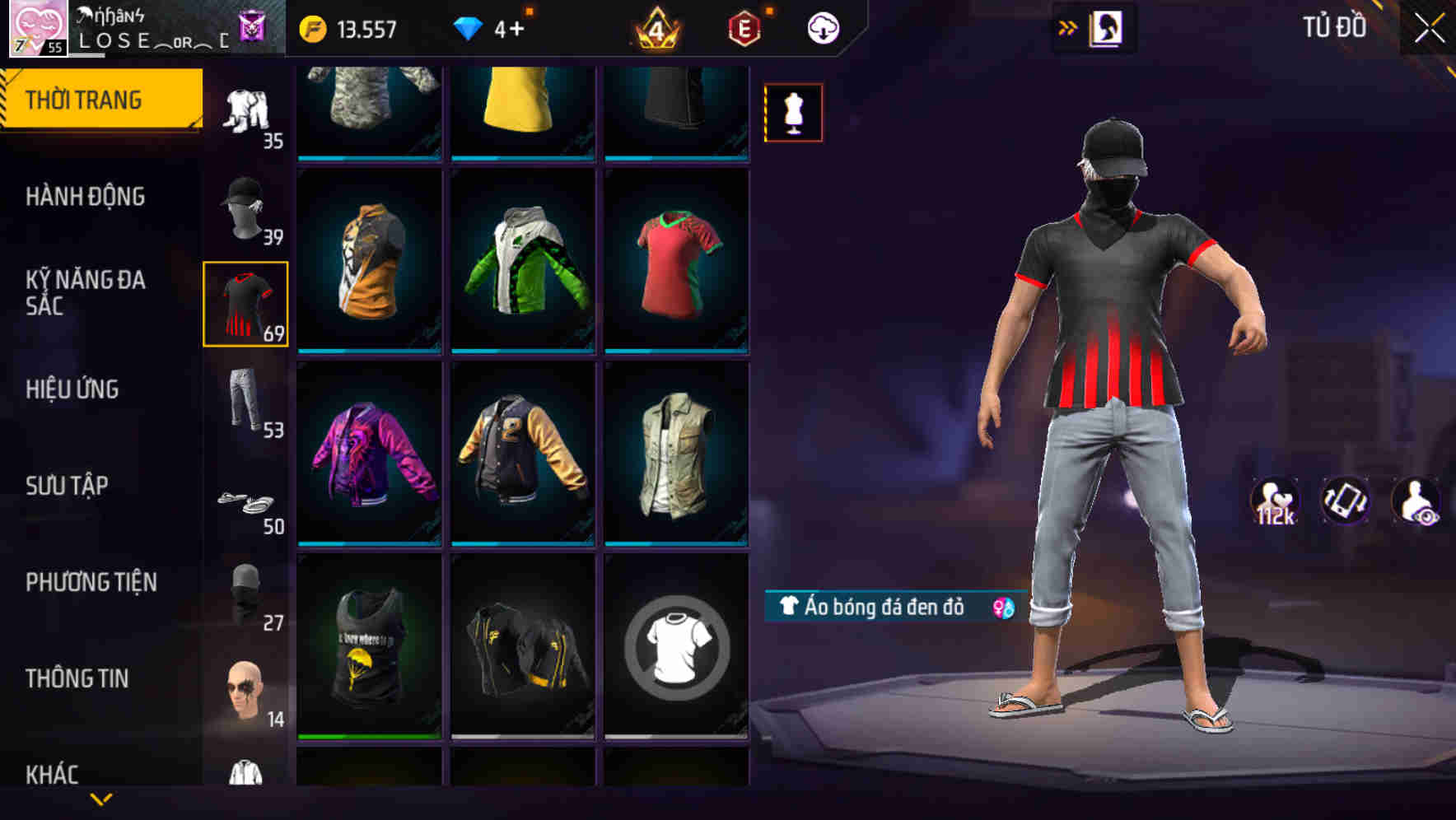This screenshot has height=820, width=1456.
Task: Click the cloud download icon in top bar
Action: coord(821,27)
